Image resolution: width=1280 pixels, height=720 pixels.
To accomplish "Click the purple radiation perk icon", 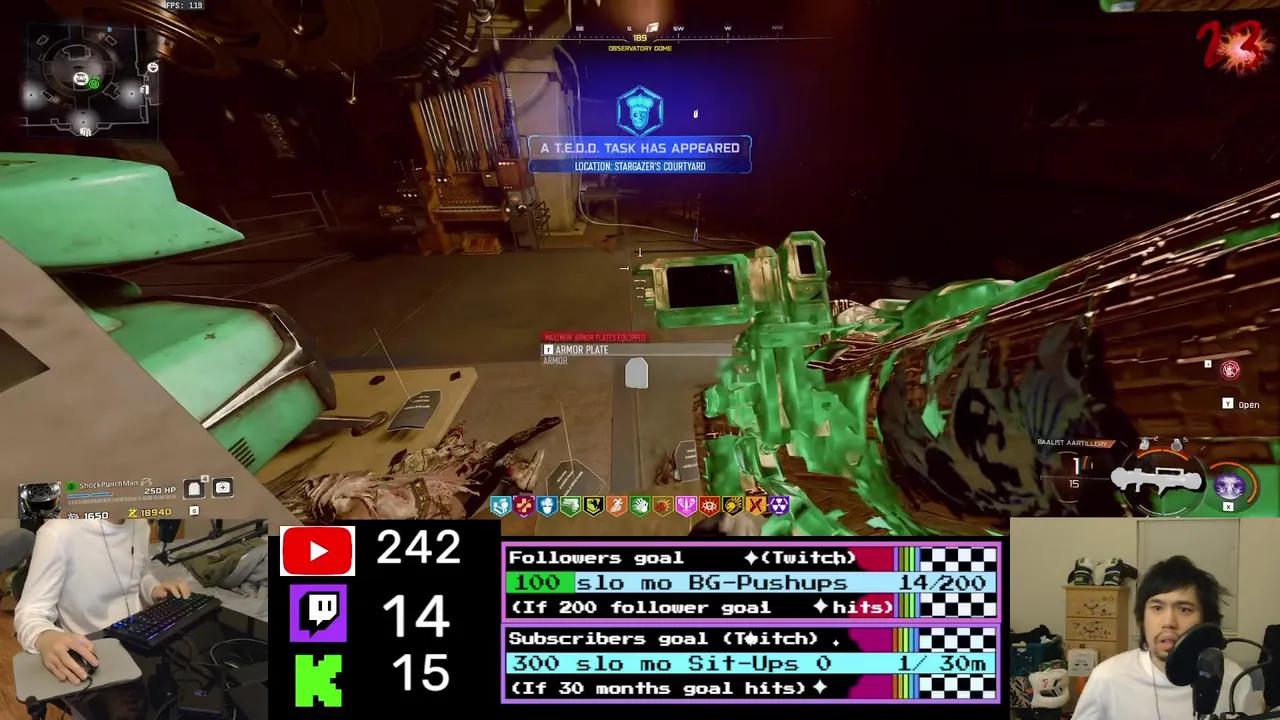I will point(778,506).
